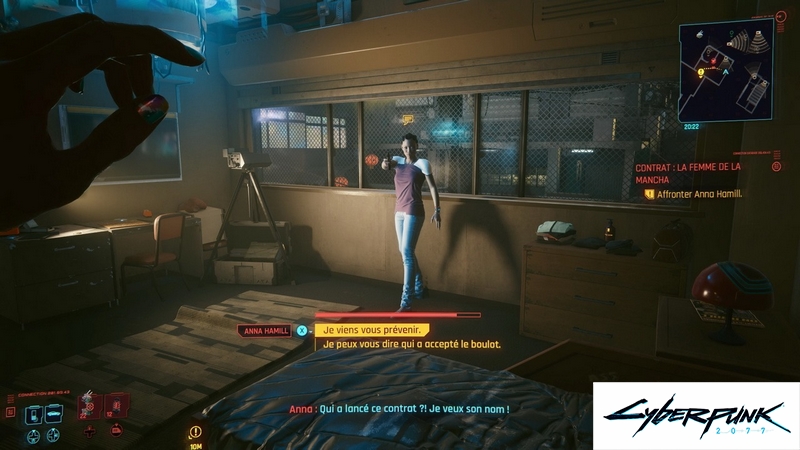This screenshot has width=800, height=450.
Task: Click the yellow objective marker on the minimap
Action: pos(701,73)
